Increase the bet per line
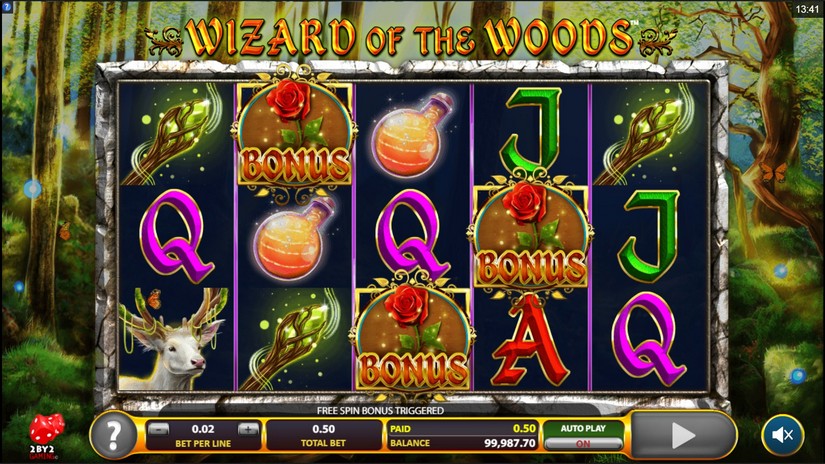Screen dimensions: 825x464 247,429
